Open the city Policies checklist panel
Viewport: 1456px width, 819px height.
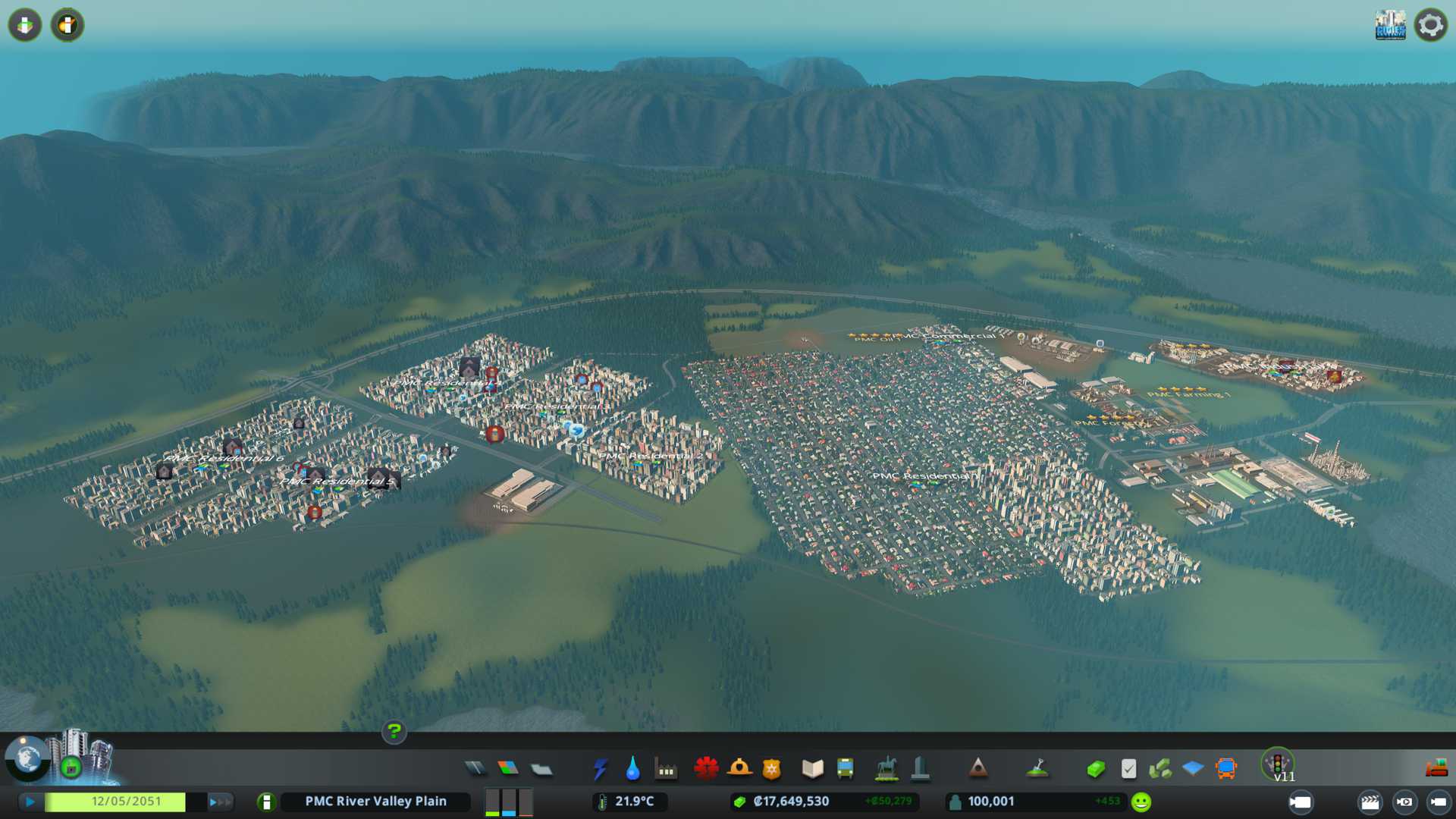tap(1128, 769)
